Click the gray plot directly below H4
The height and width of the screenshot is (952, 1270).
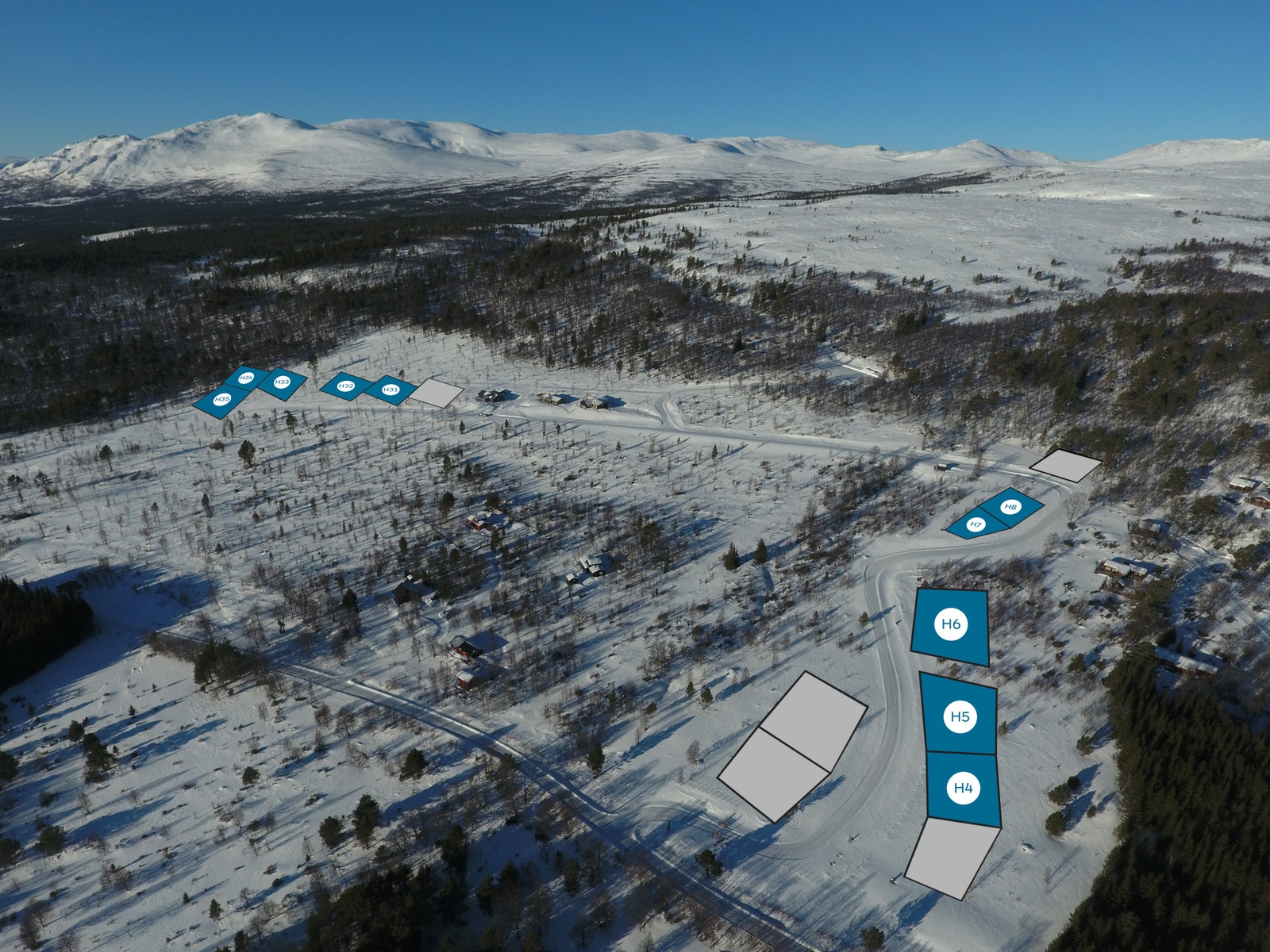coord(951,859)
